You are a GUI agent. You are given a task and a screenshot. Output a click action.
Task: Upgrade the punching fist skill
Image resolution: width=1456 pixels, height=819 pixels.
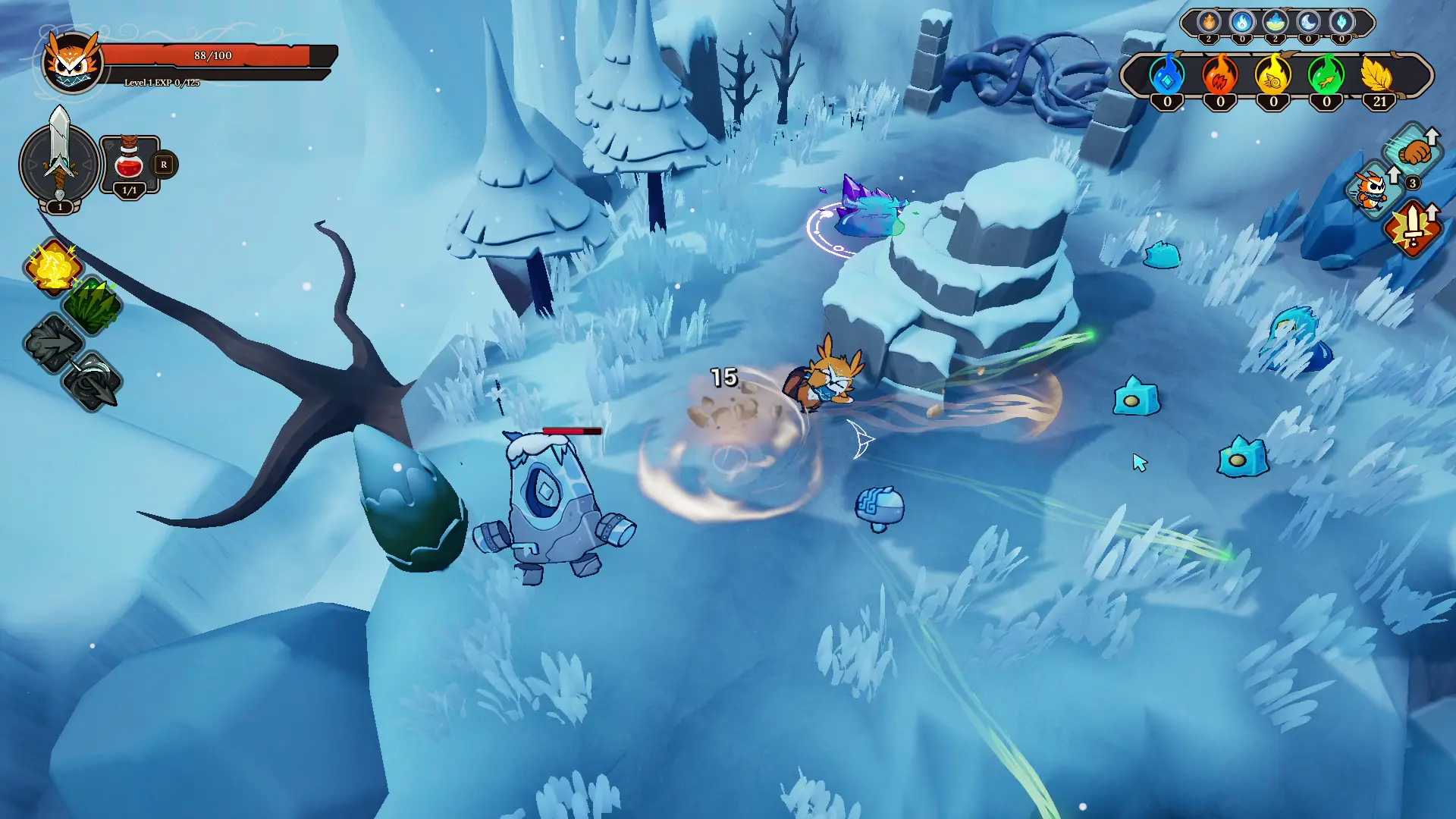1414,152
